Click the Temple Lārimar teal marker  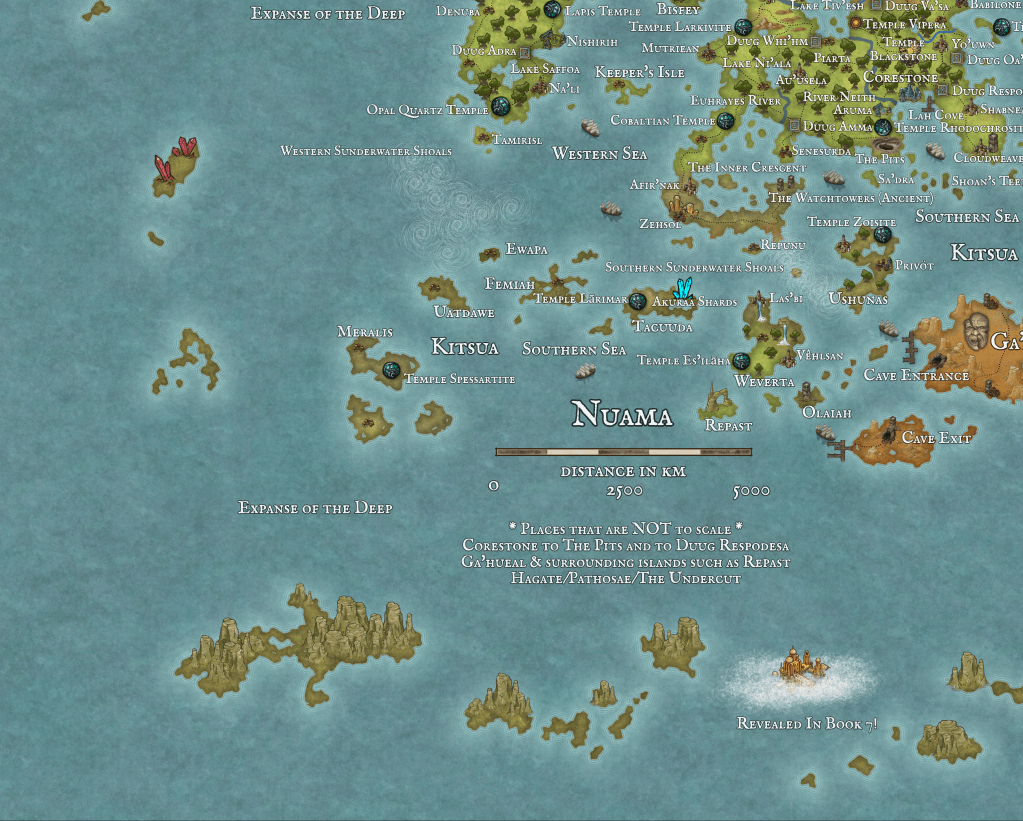637,300
